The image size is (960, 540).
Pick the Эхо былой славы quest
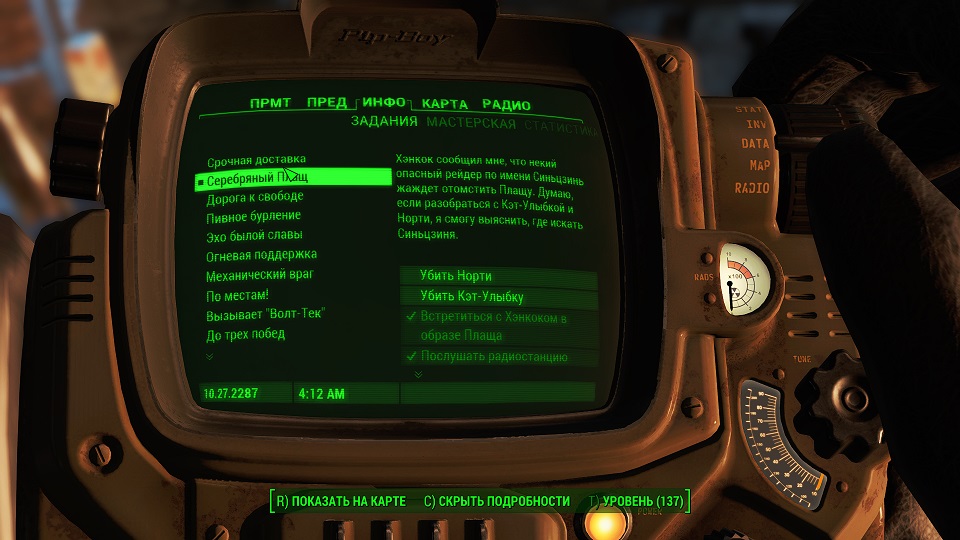coord(253,236)
